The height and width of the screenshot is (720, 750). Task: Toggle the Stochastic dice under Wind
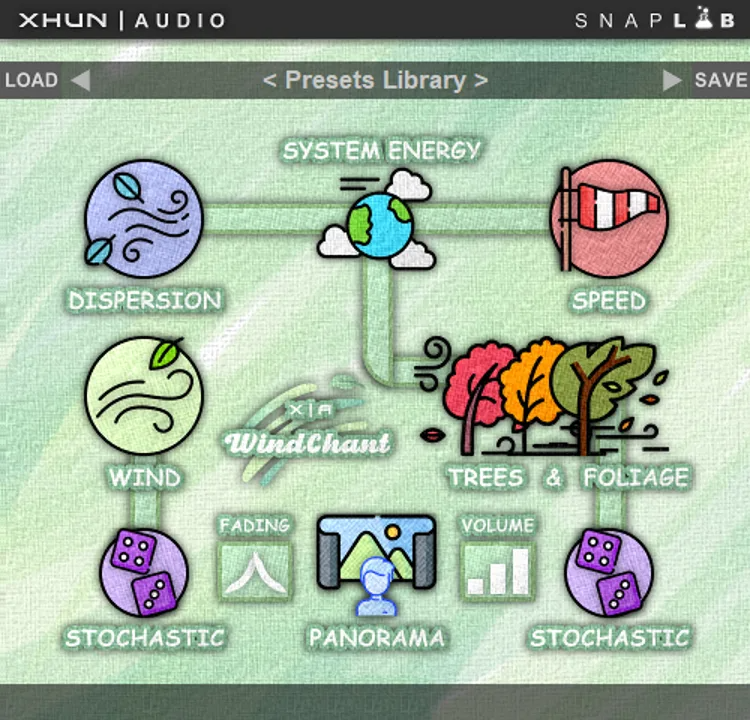[144, 573]
